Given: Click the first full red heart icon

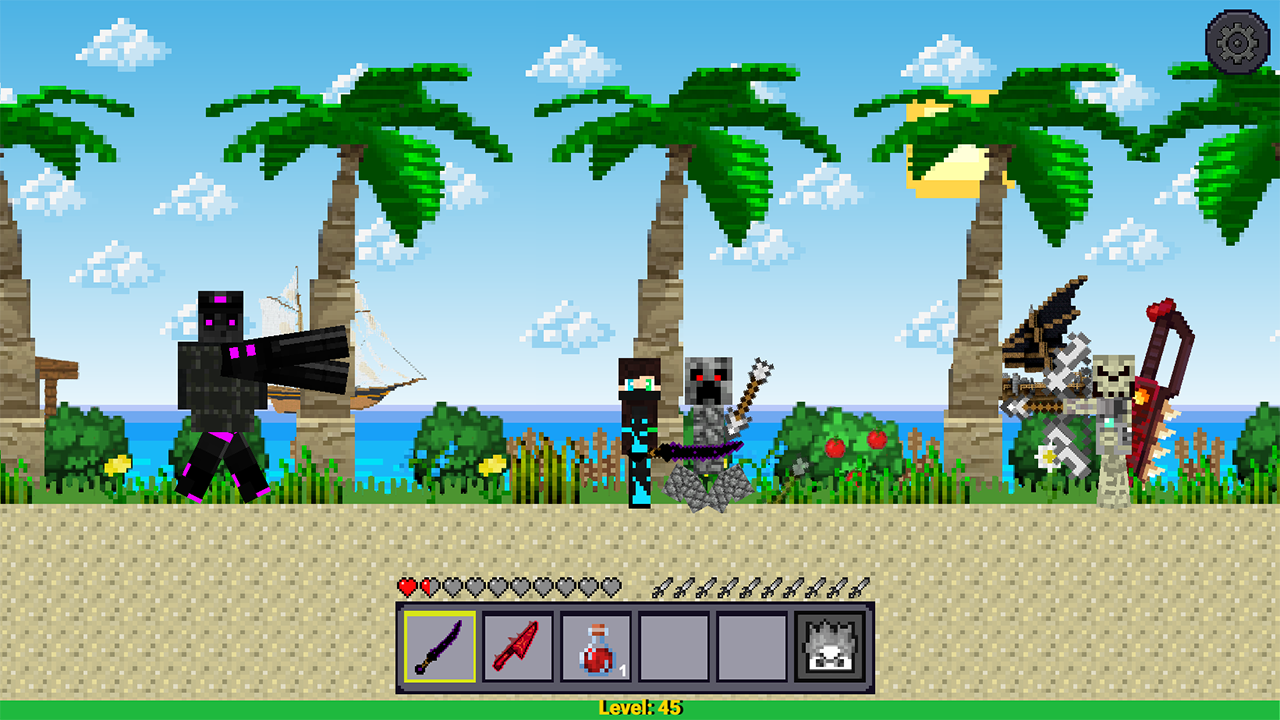Looking at the screenshot, I should [406, 588].
